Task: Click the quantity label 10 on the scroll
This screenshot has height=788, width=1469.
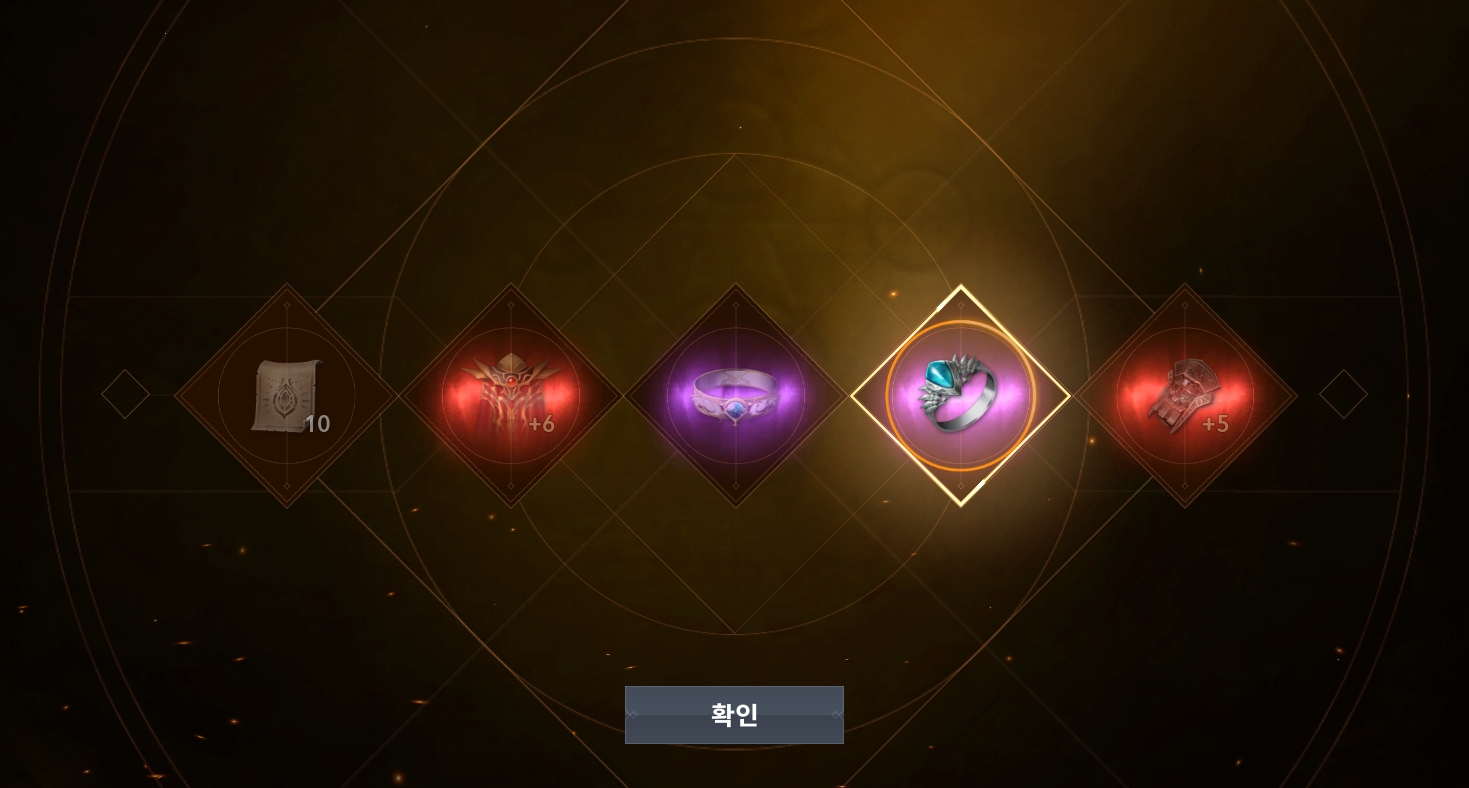Action: pyautogui.click(x=318, y=424)
